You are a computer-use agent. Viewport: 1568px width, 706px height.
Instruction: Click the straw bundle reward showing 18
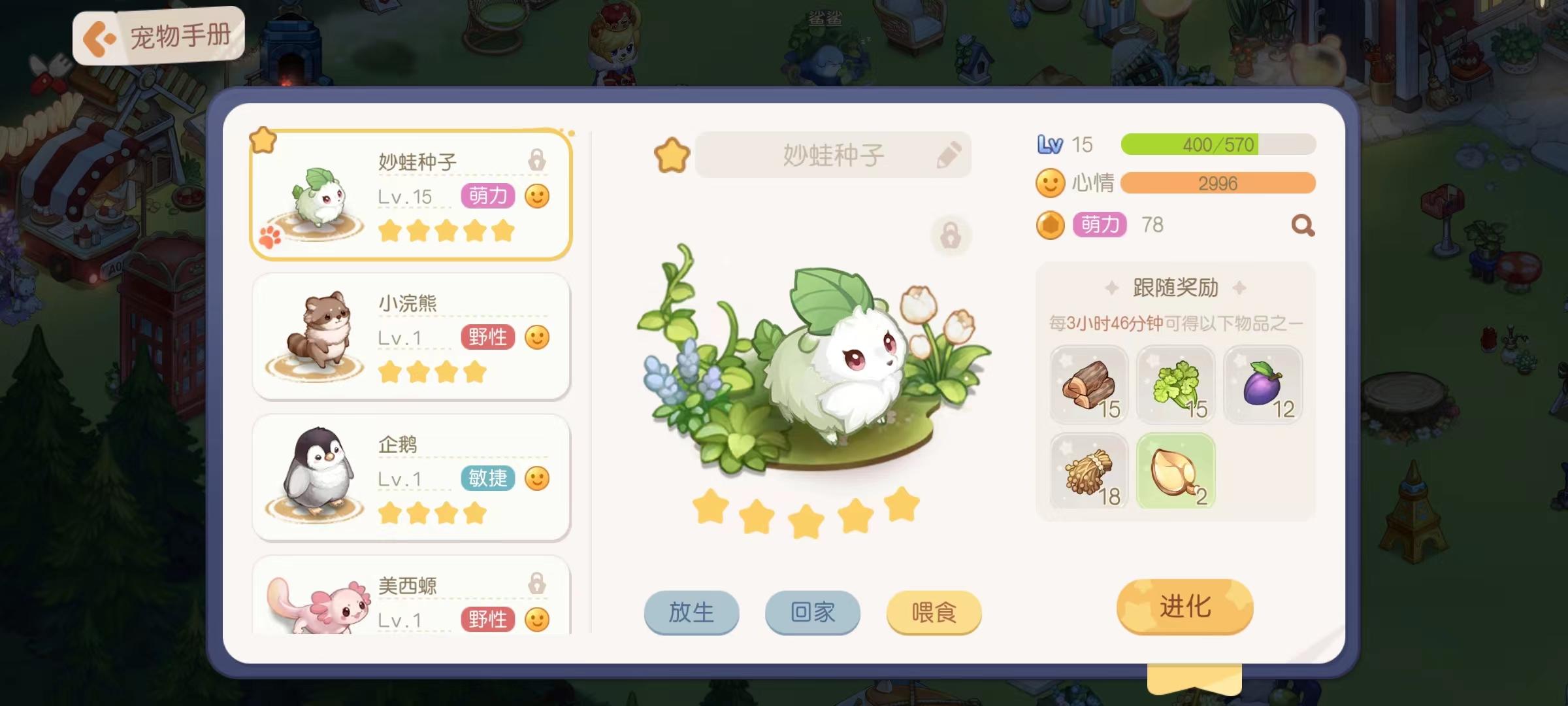point(1089,472)
